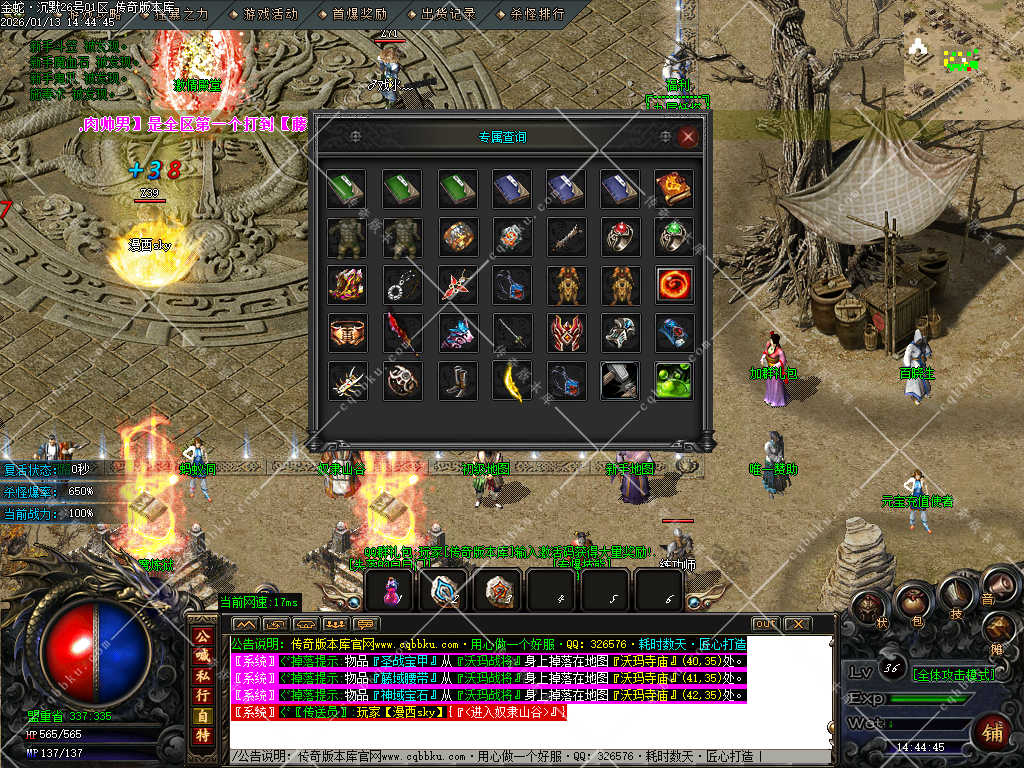
Task: Select the green slime item slot
Action: [x=674, y=381]
